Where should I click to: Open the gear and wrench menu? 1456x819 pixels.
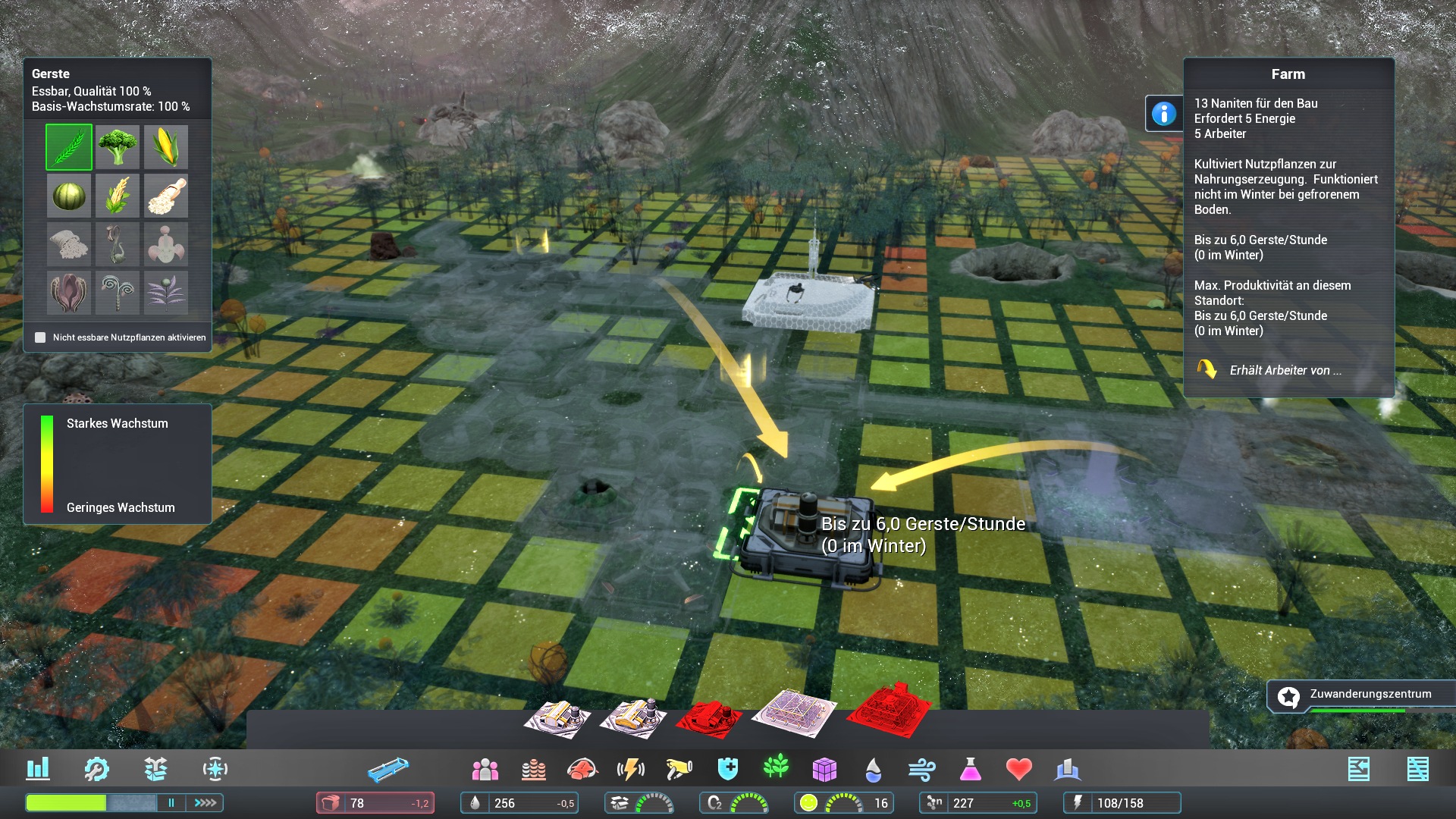(x=96, y=769)
